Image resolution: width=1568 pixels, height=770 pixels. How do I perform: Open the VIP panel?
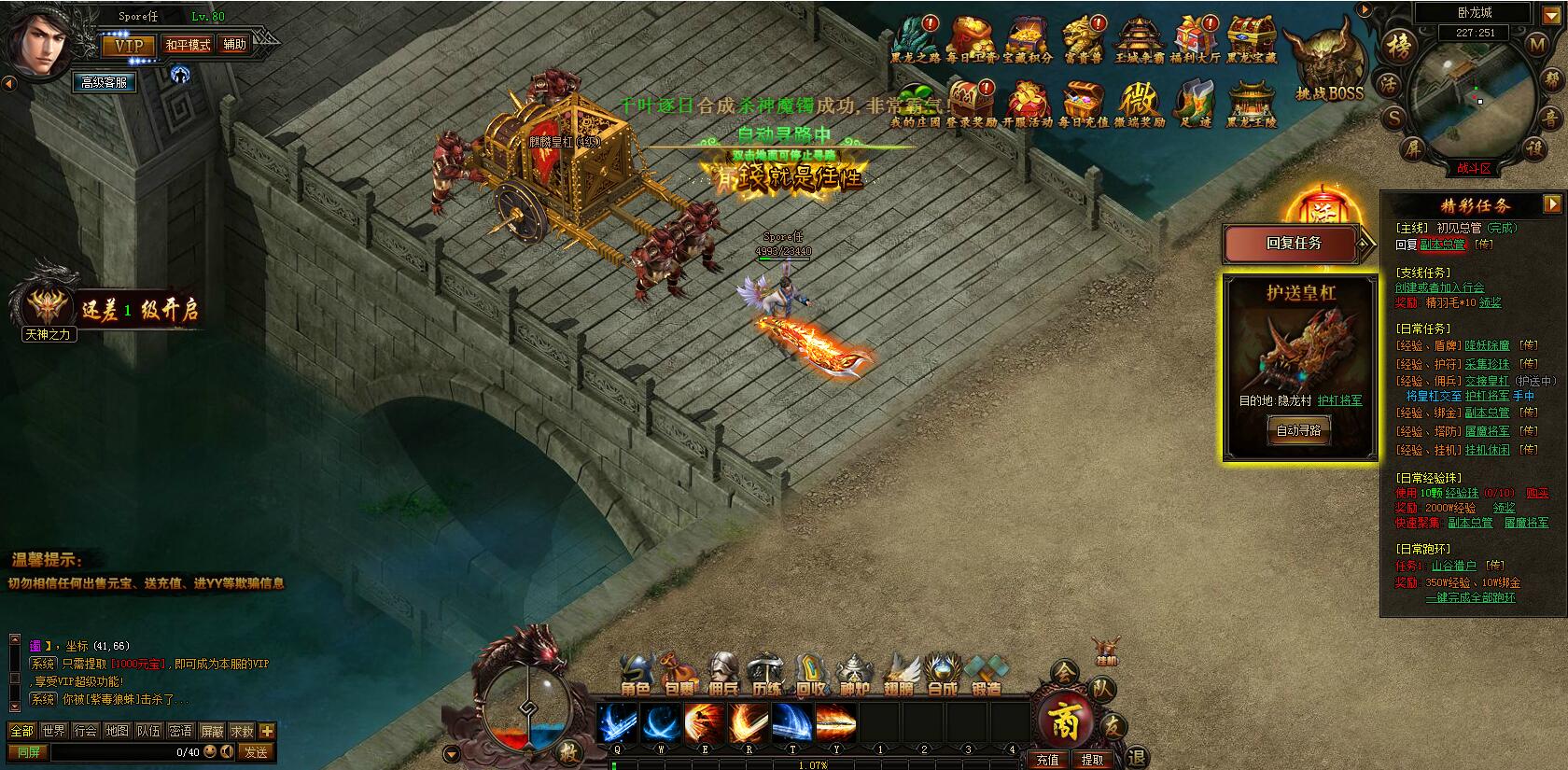[129, 45]
